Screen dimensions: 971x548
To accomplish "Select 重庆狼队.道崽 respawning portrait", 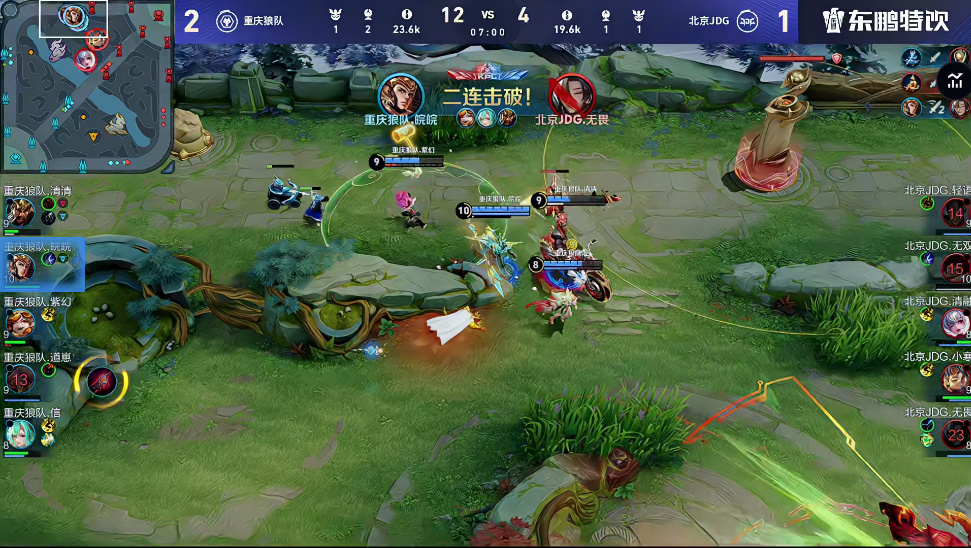I will [20, 377].
